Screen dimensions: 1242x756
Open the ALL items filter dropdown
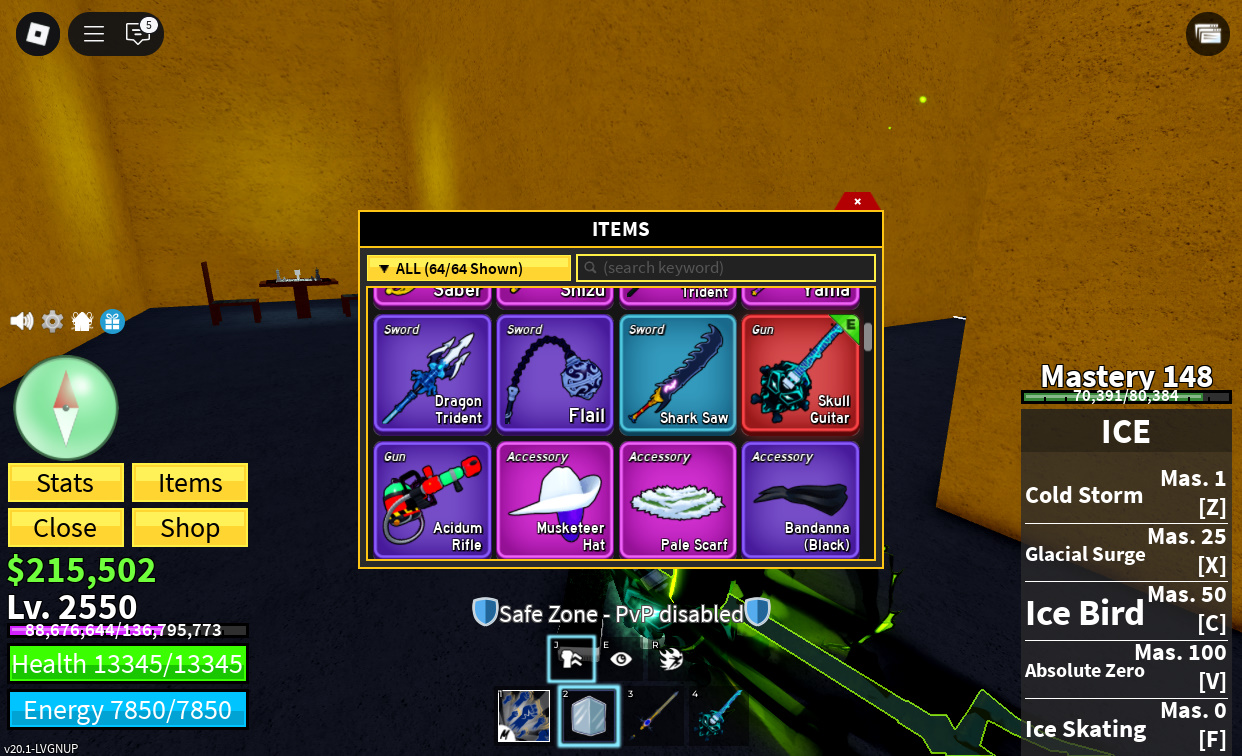click(468, 268)
